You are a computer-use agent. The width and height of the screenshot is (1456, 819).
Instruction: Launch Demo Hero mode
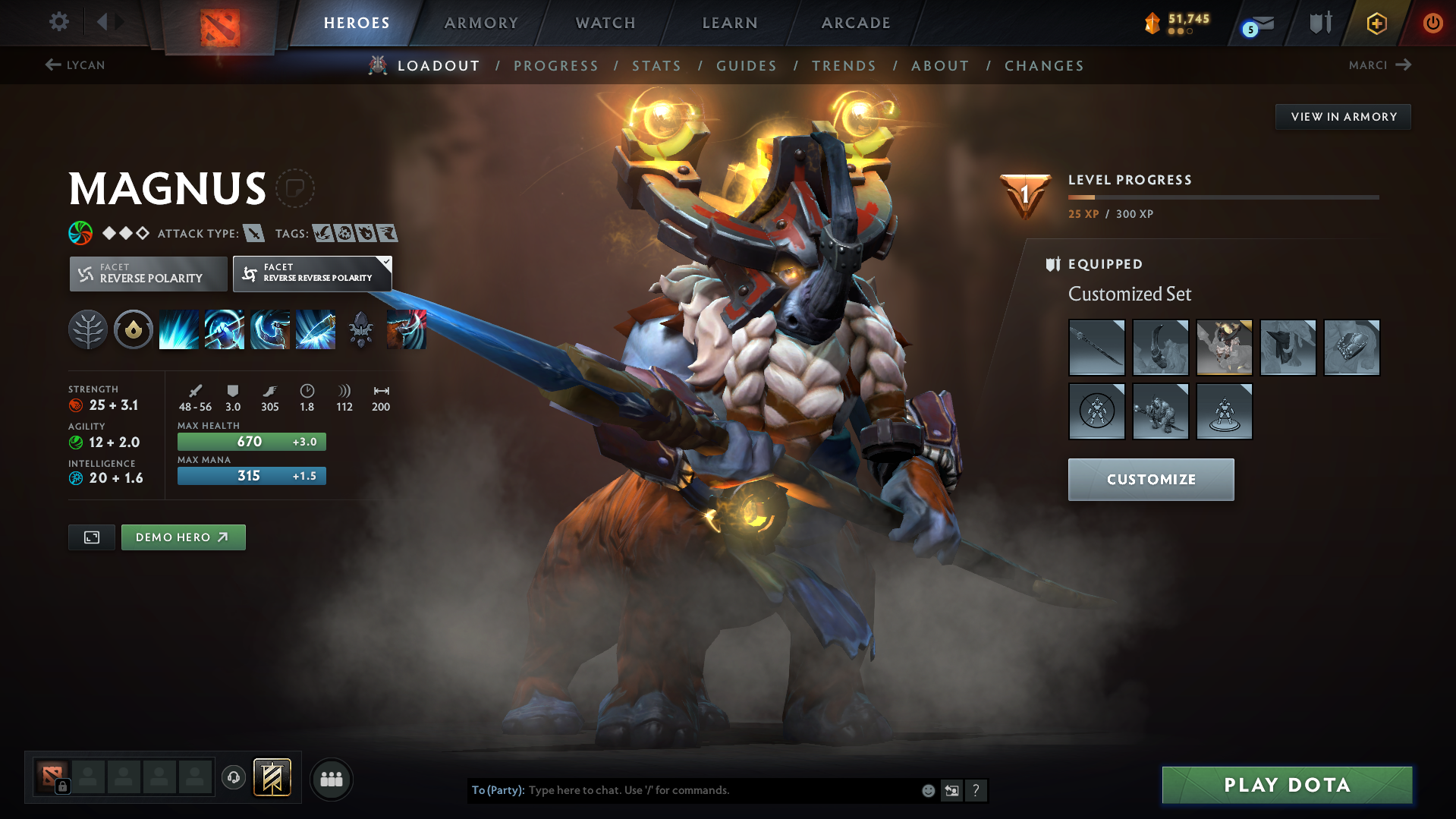[183, 537]
